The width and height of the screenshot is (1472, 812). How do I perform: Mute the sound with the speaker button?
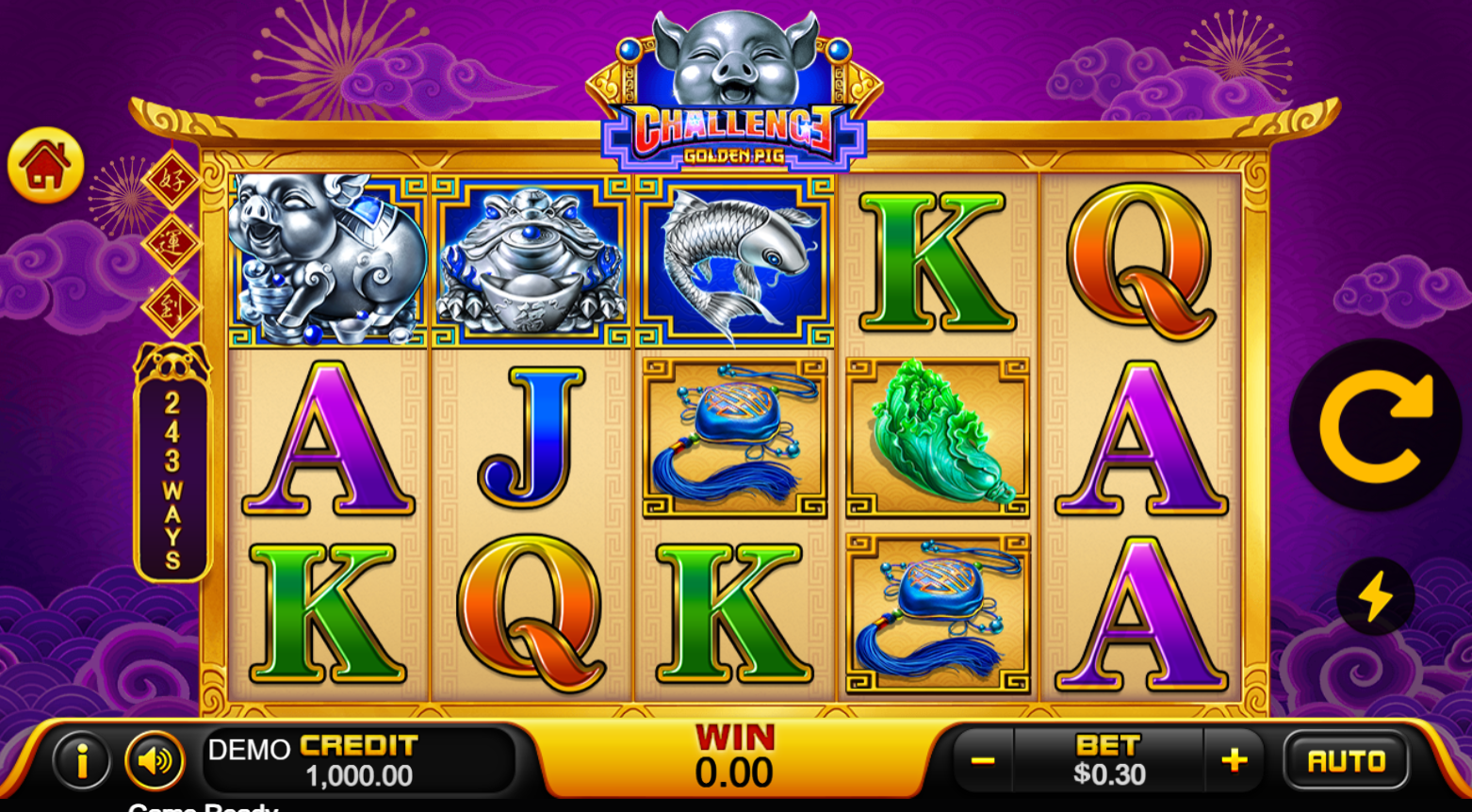click(x=155, y=760)
